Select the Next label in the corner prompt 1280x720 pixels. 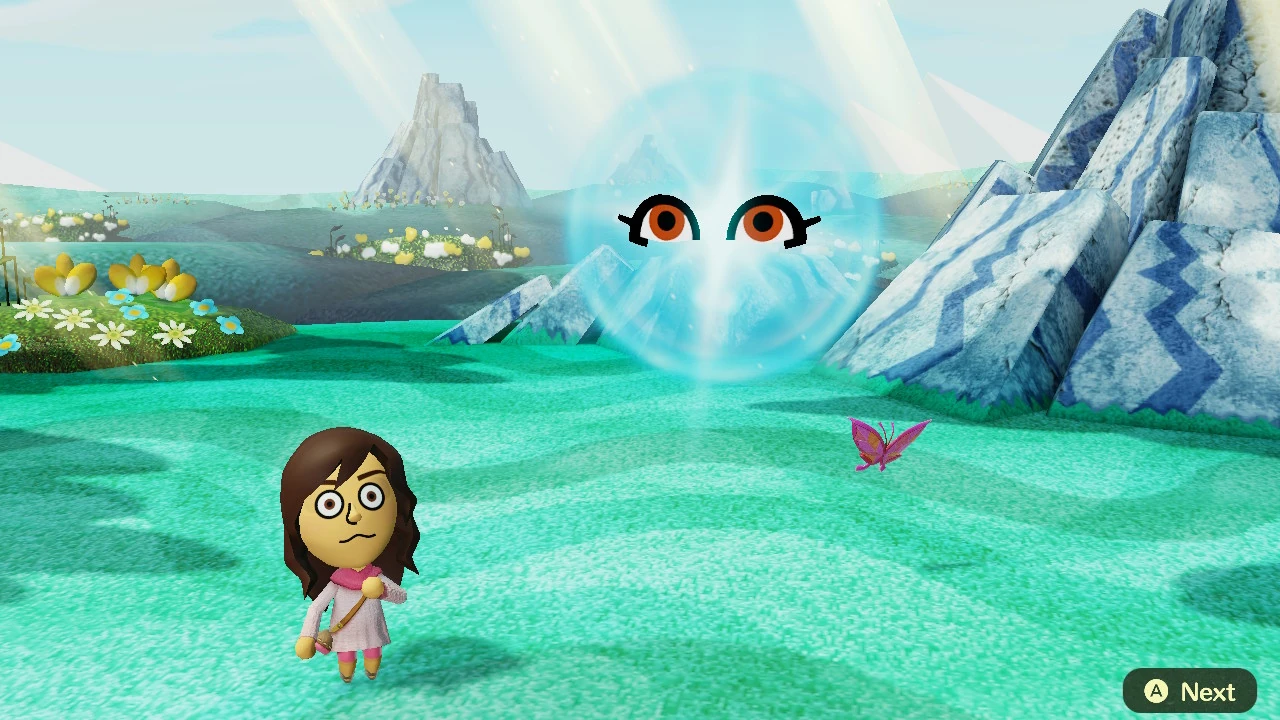(1207, 691)
